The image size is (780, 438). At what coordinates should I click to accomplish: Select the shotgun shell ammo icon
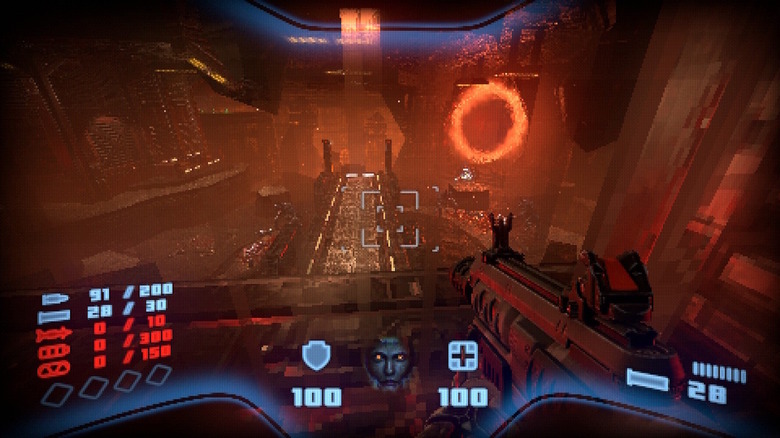[x=52, y=316]
